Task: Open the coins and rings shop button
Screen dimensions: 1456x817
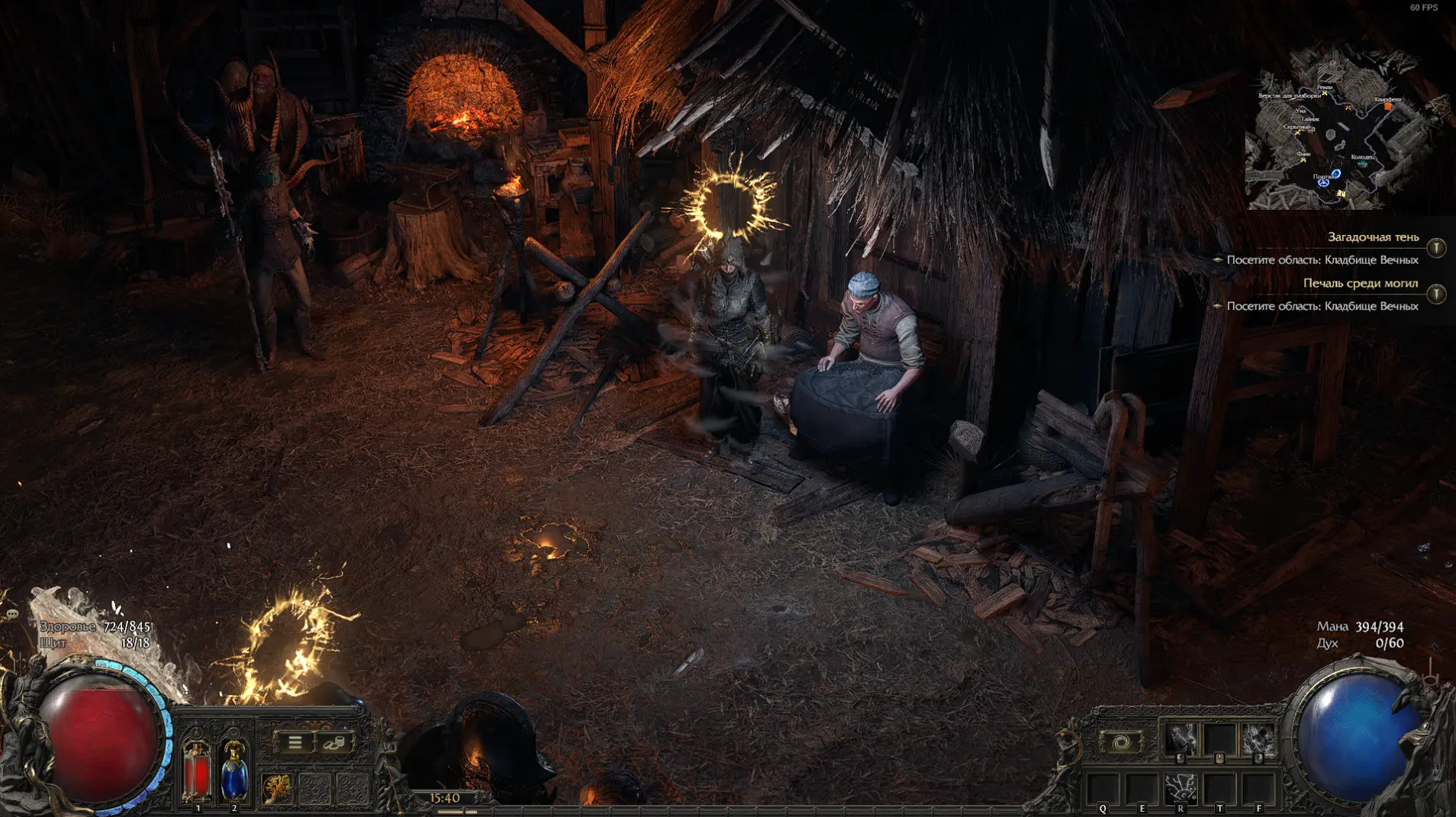Action: [333, 742]
